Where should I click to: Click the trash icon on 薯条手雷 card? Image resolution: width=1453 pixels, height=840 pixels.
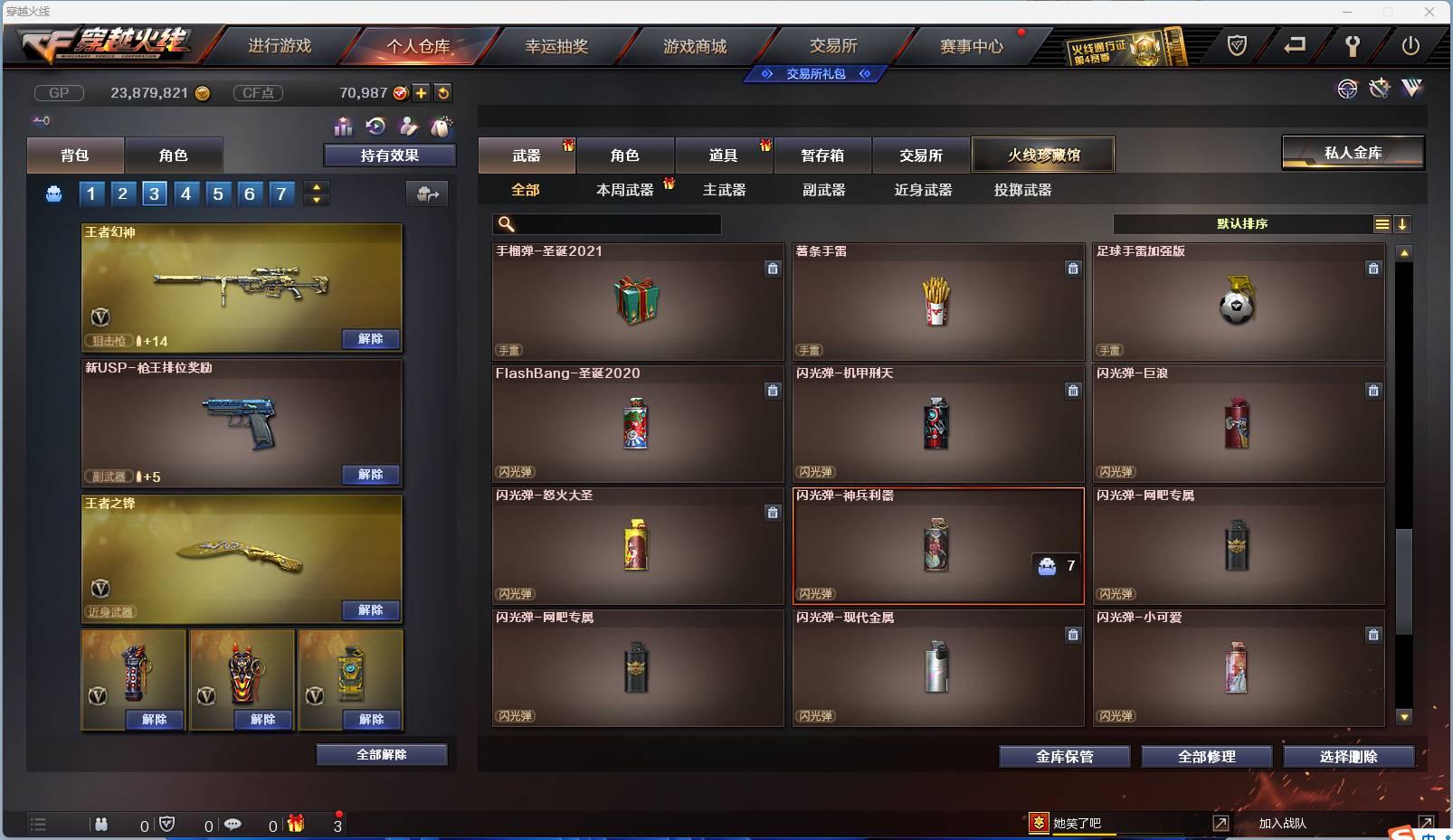coord(1073,269)
